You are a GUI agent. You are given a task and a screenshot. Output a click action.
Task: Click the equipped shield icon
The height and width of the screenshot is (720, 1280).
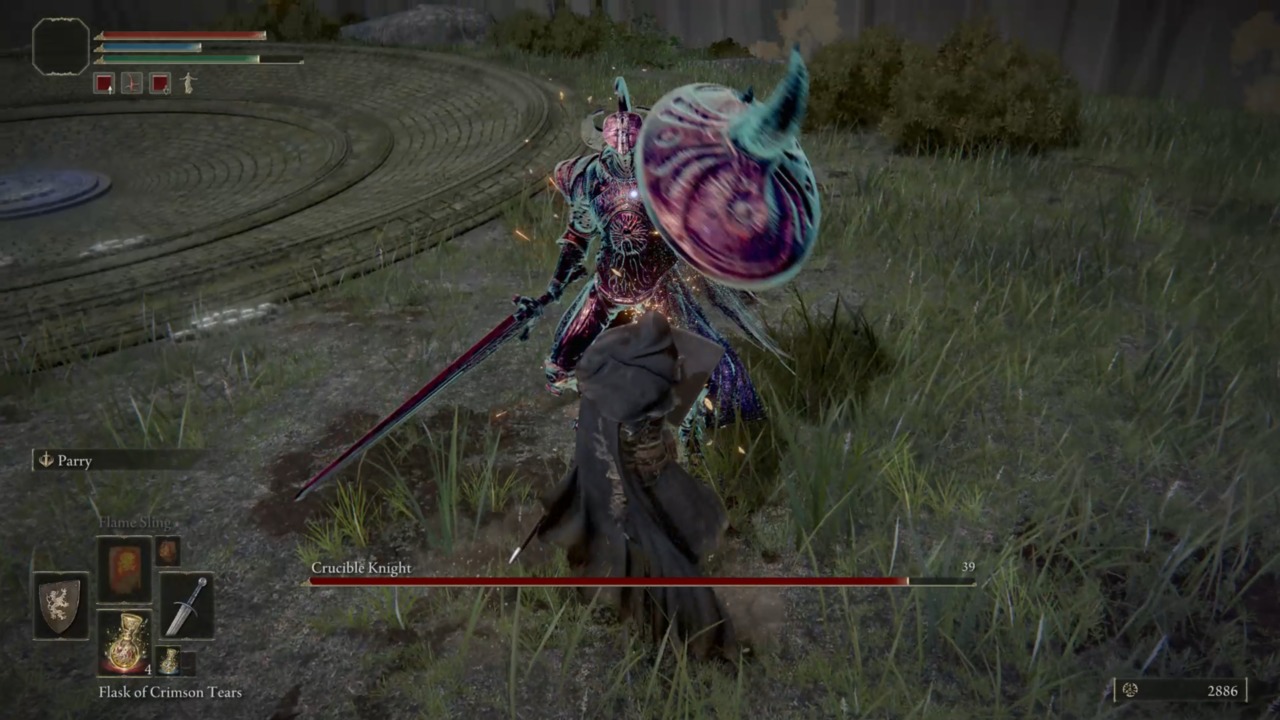(x=60, y=608)
